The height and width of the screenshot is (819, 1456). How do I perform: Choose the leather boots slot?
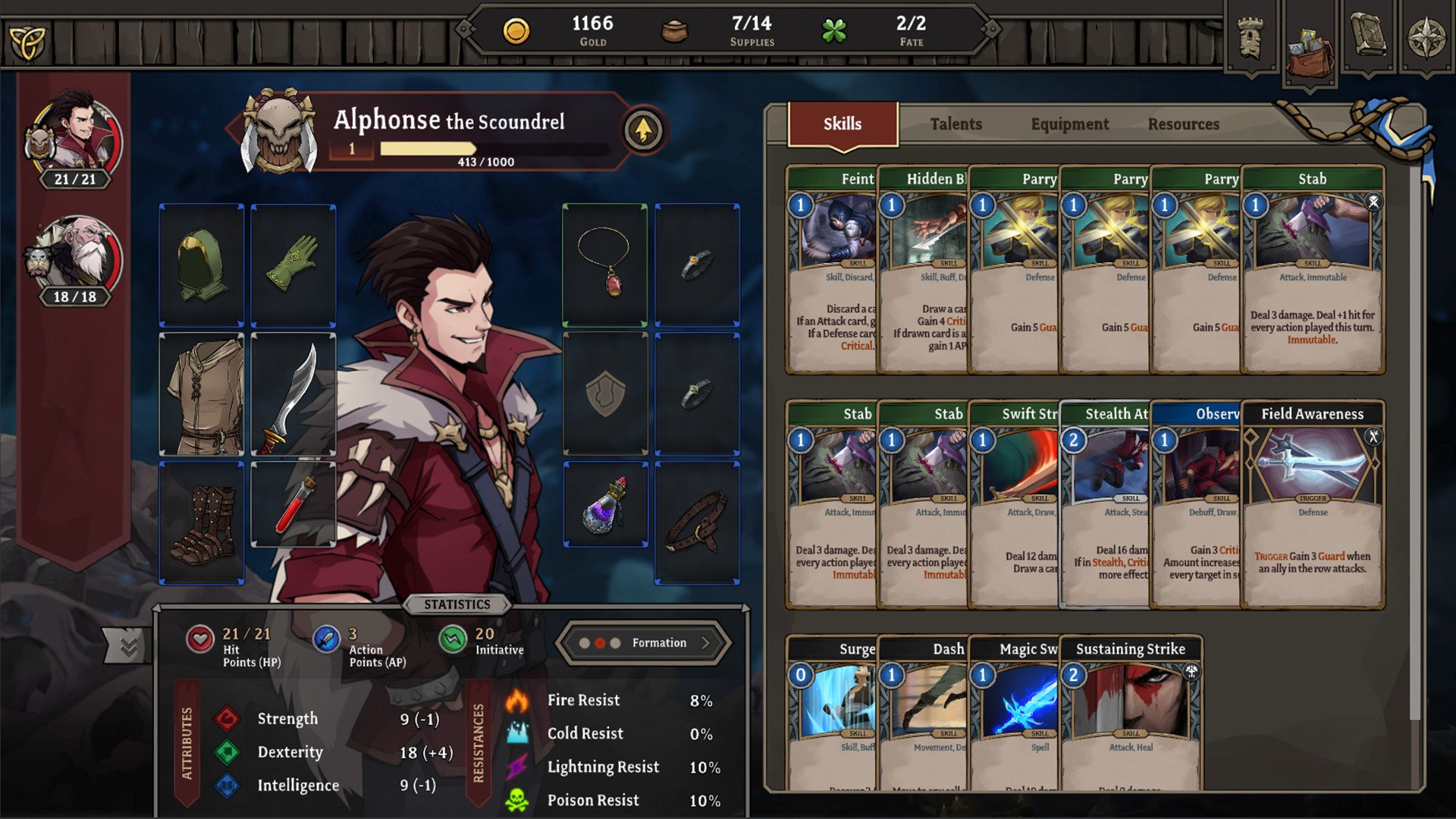point(202,523)
